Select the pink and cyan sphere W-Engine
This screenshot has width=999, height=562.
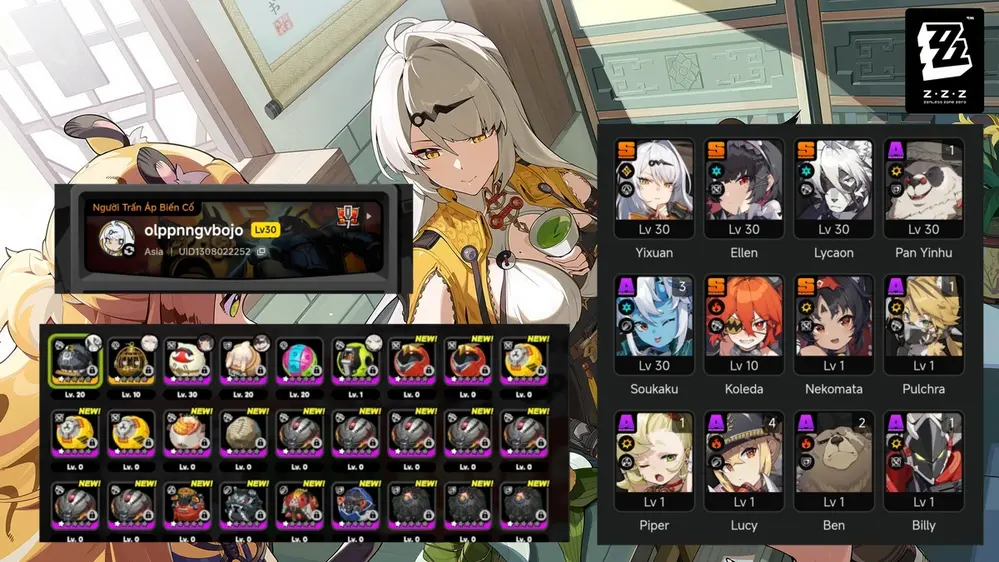point(299,359)
